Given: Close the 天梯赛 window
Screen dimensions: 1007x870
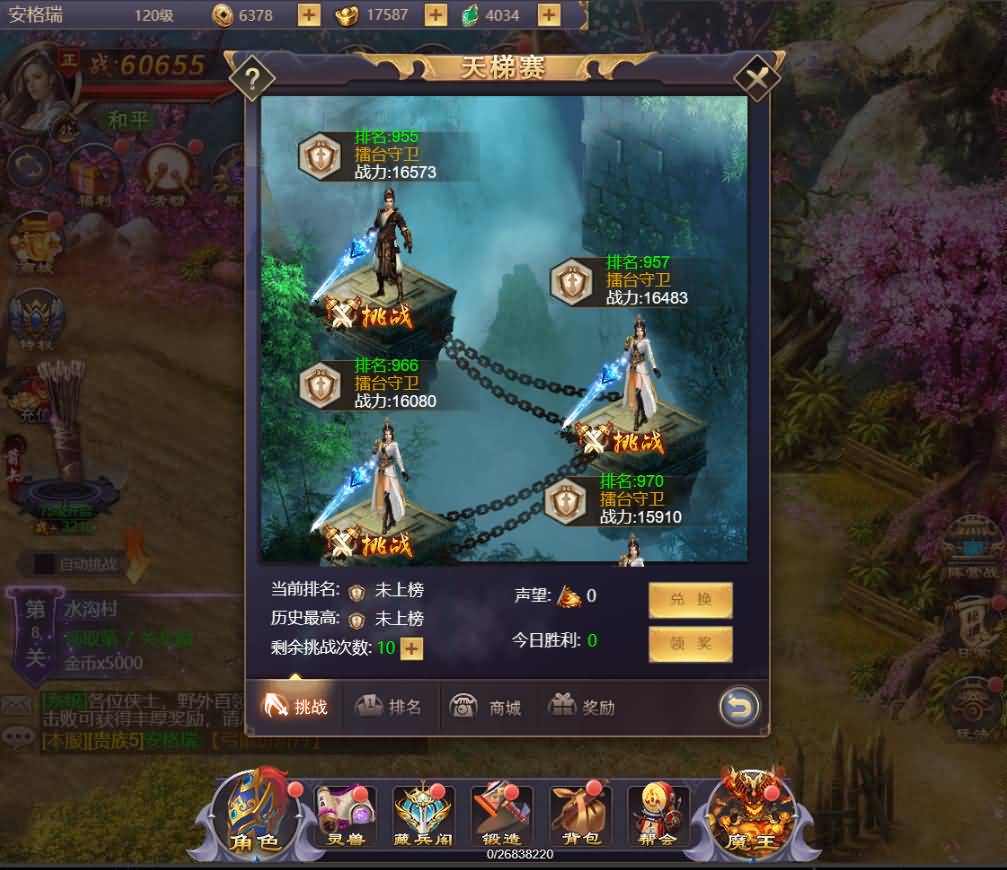Looking at the screenshot, I should coord(757,77).
